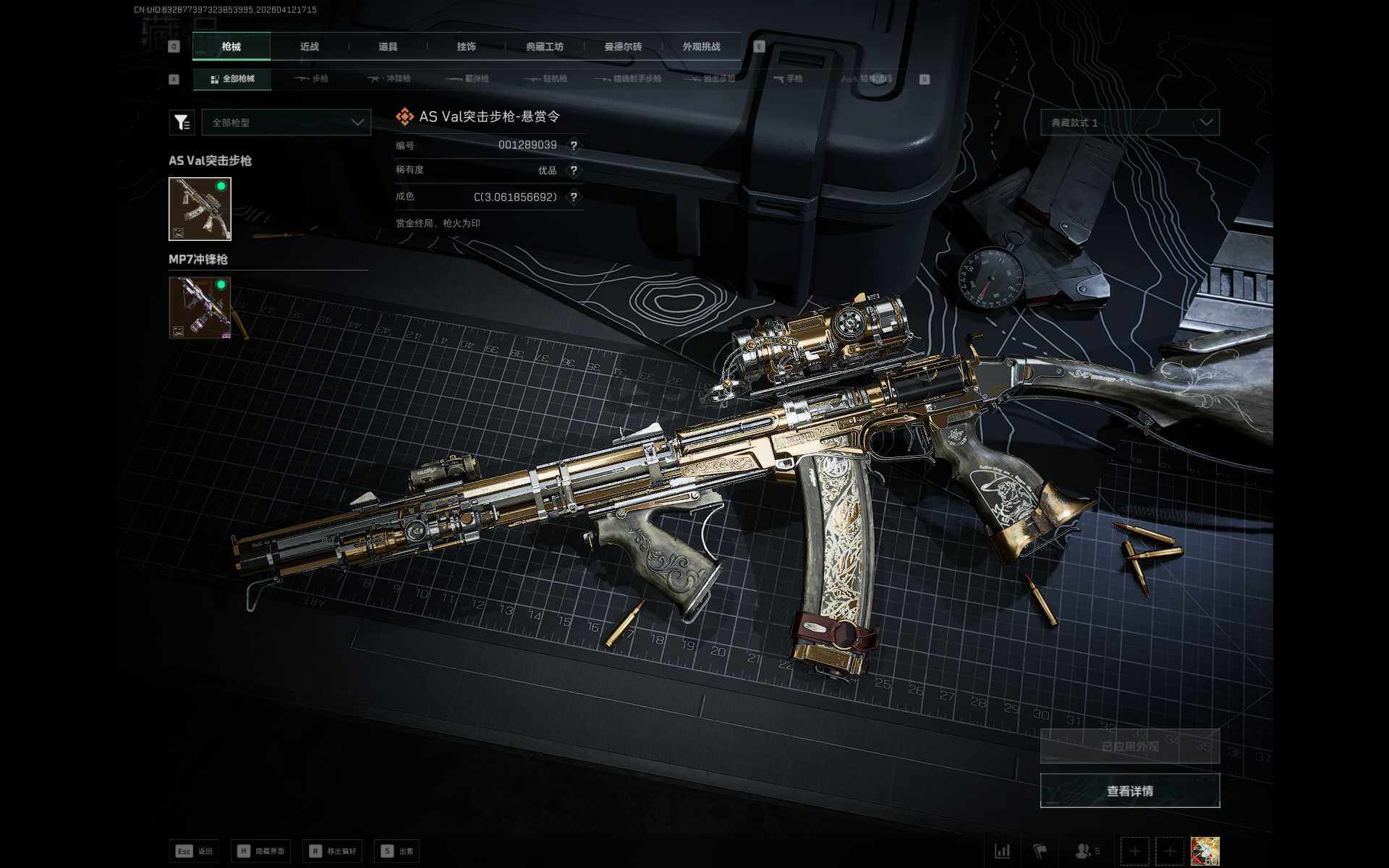Click the player avatar portrait

pos(1205,851)
